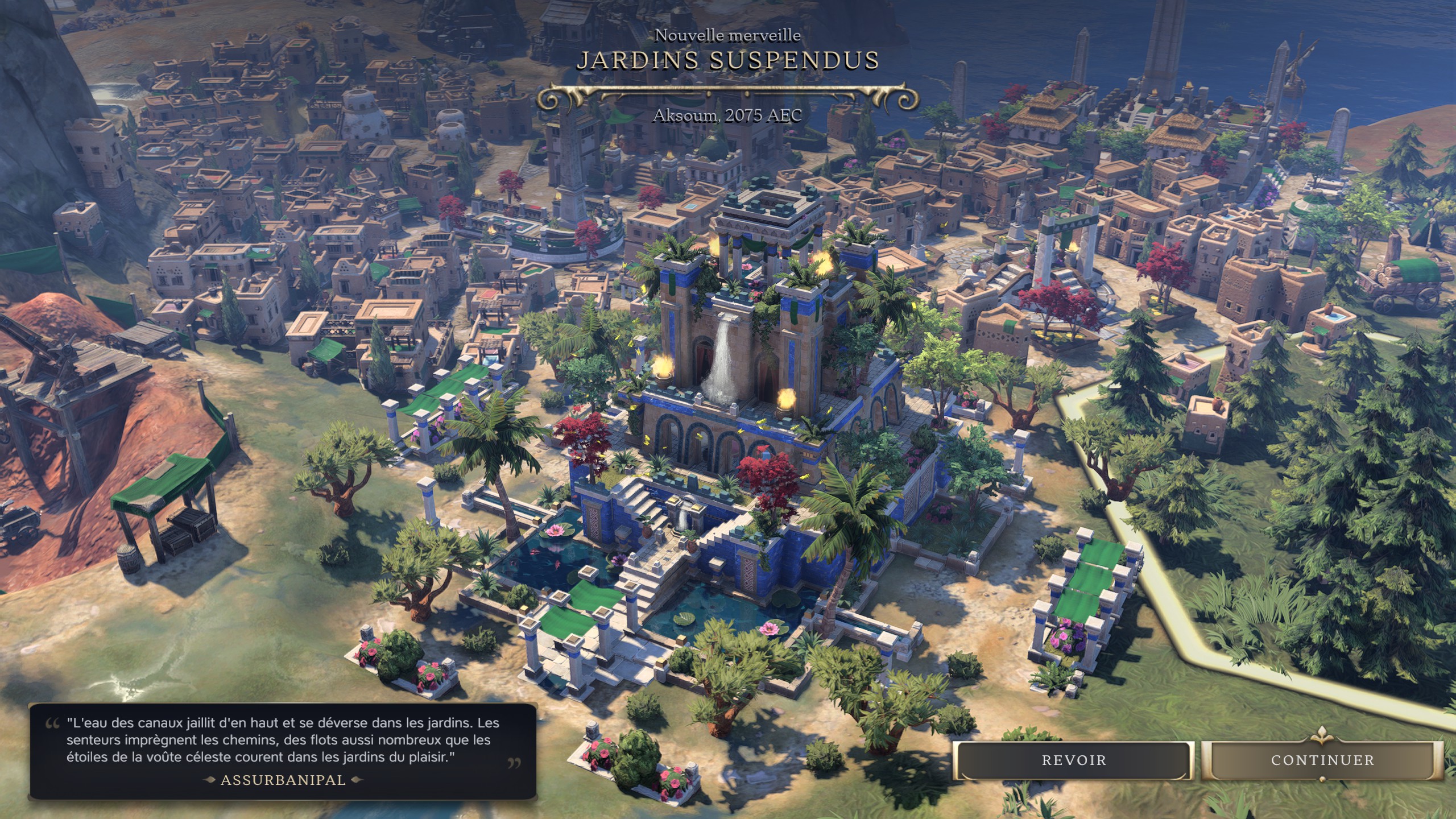The height and width of the screenshot is (819, 1456).
Task: Continue past the wonder screen with Continuer
Action: coord(1322,760)
